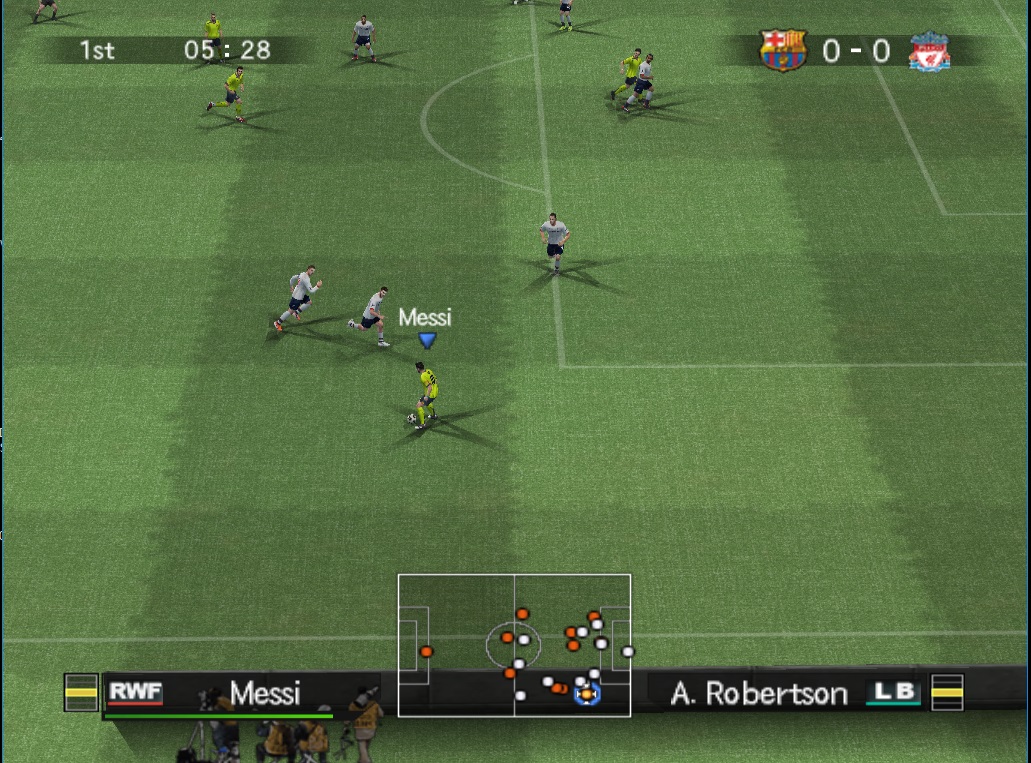Click the RWF position badge

[135, 691]
